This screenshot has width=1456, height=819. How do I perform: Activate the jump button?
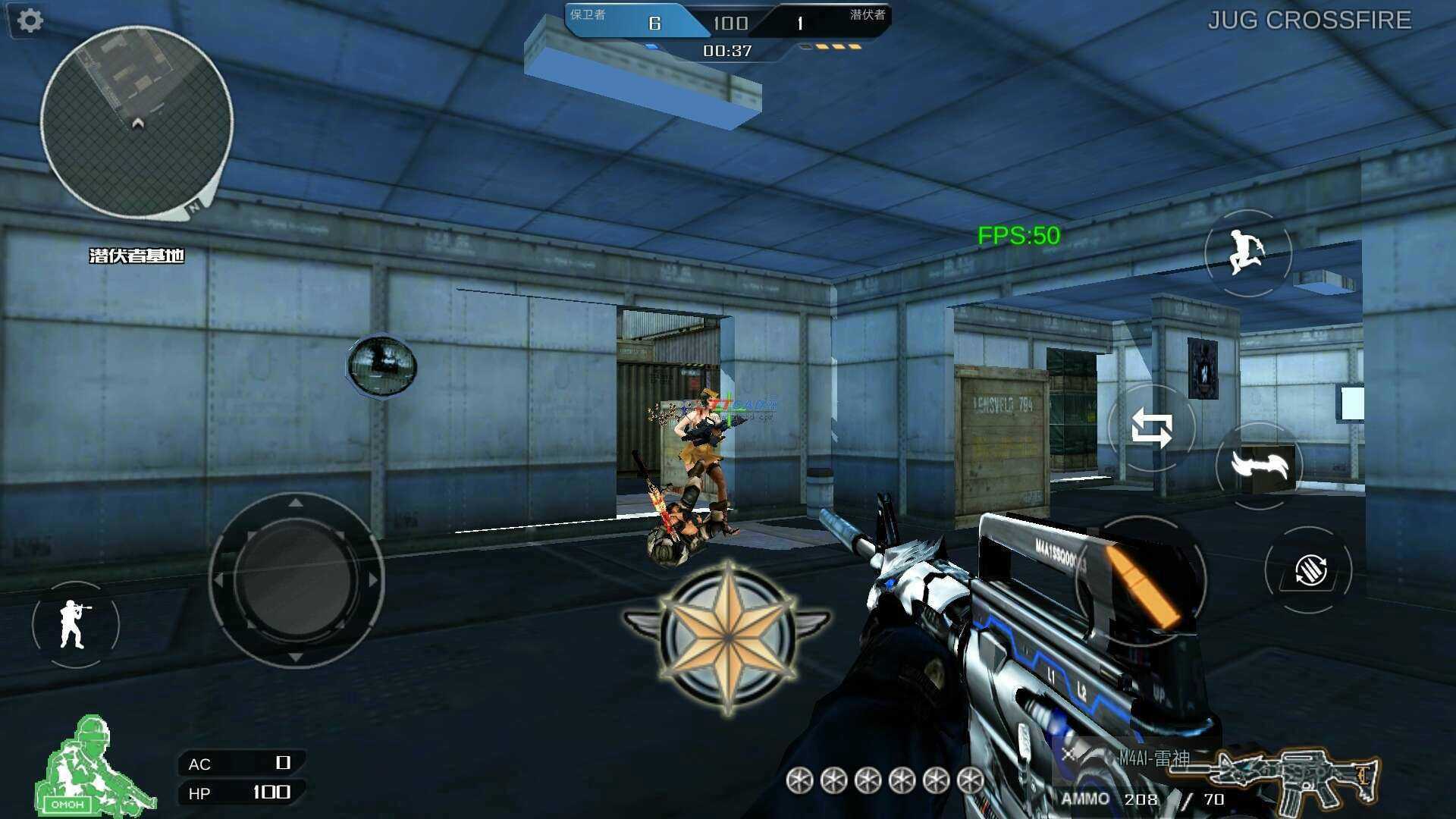coord(1247,253)
